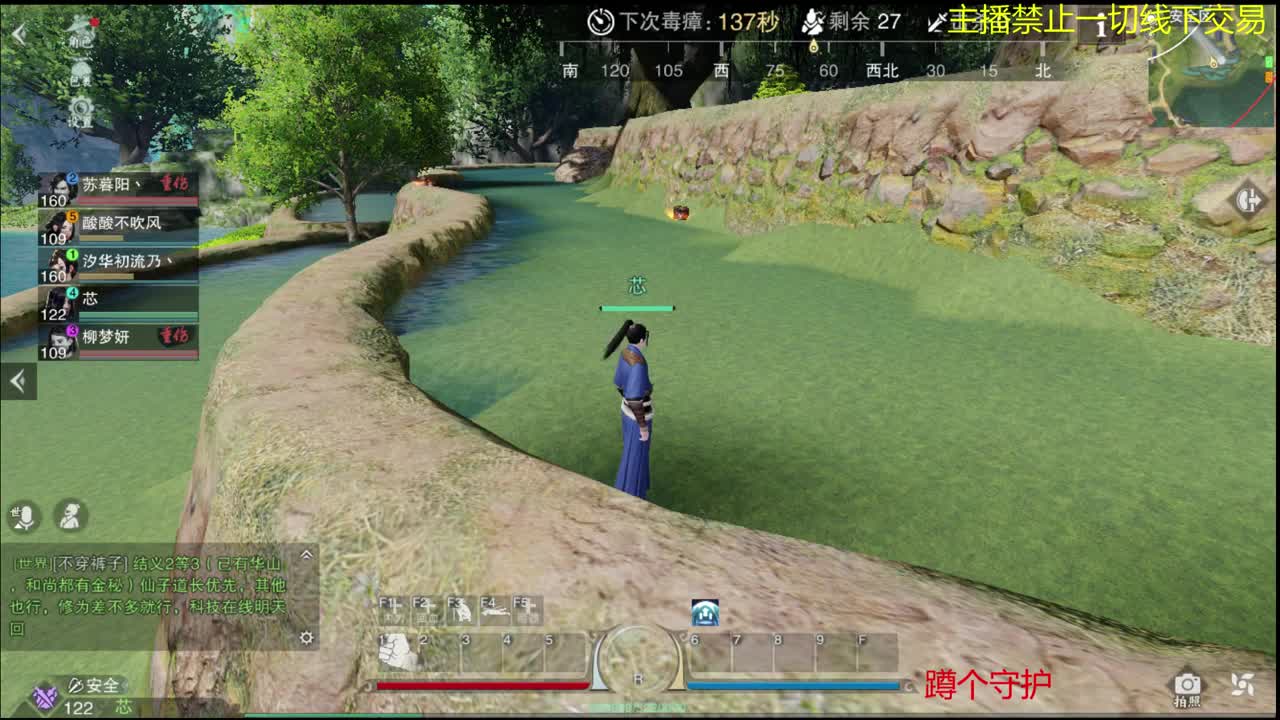Viewport: 1280px width, 720px height.
Task: Activate the blue skill icon above the hotbar
Action: tap(706, 613)
